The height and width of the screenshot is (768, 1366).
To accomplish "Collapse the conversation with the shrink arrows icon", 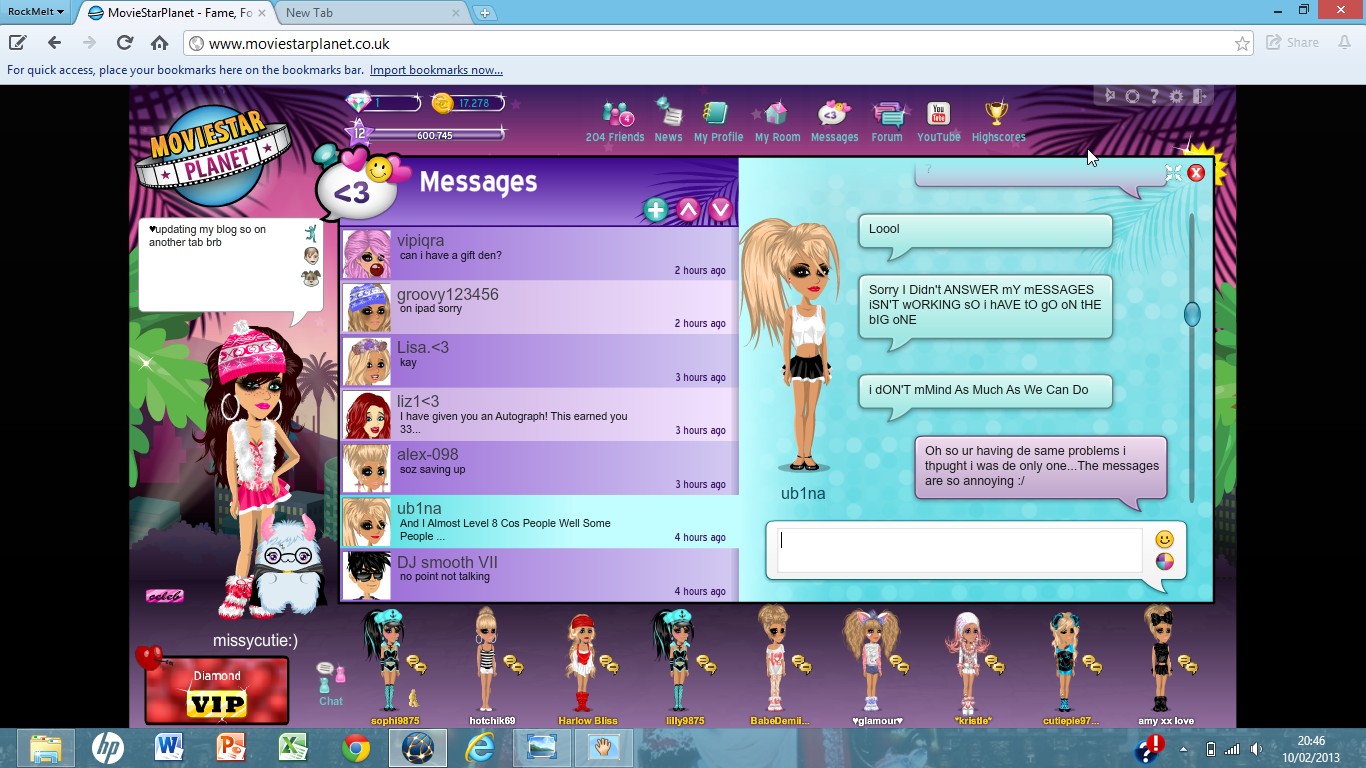I will tap(1174, 172).
